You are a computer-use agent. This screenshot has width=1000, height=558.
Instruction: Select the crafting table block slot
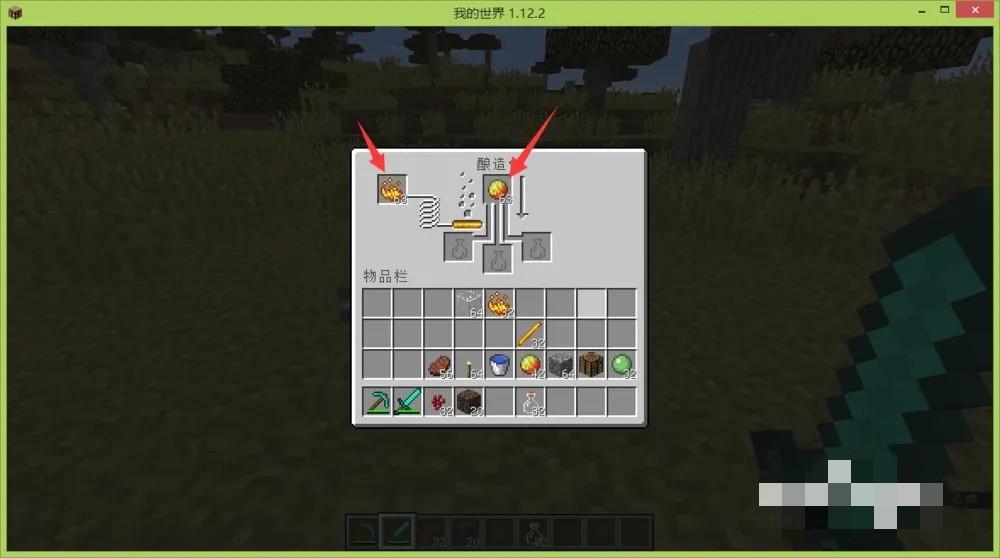click(591, 365)
